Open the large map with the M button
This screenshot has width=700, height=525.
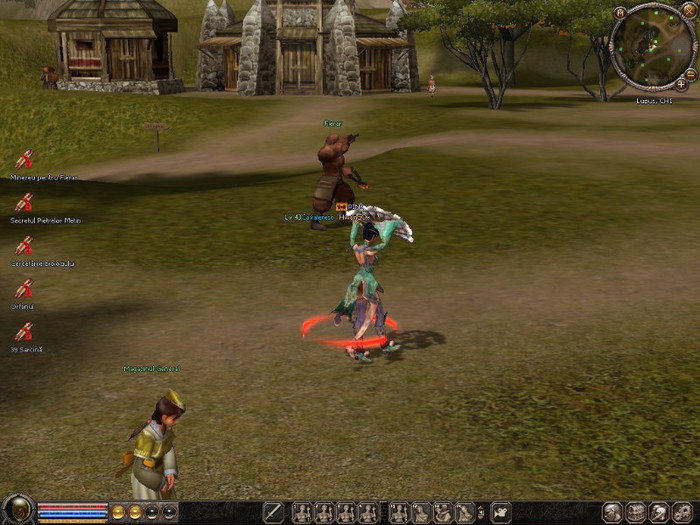(x=620, y=13)
